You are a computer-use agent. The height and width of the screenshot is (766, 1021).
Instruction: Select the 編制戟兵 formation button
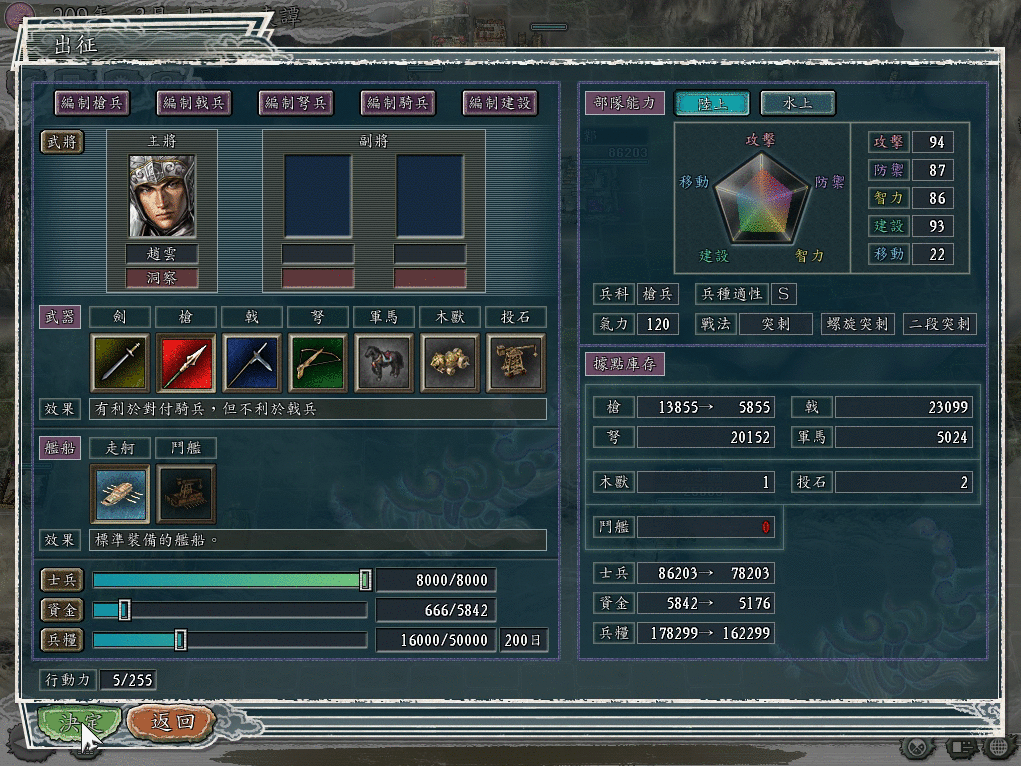pyautogui.click(x=194, y=102)
